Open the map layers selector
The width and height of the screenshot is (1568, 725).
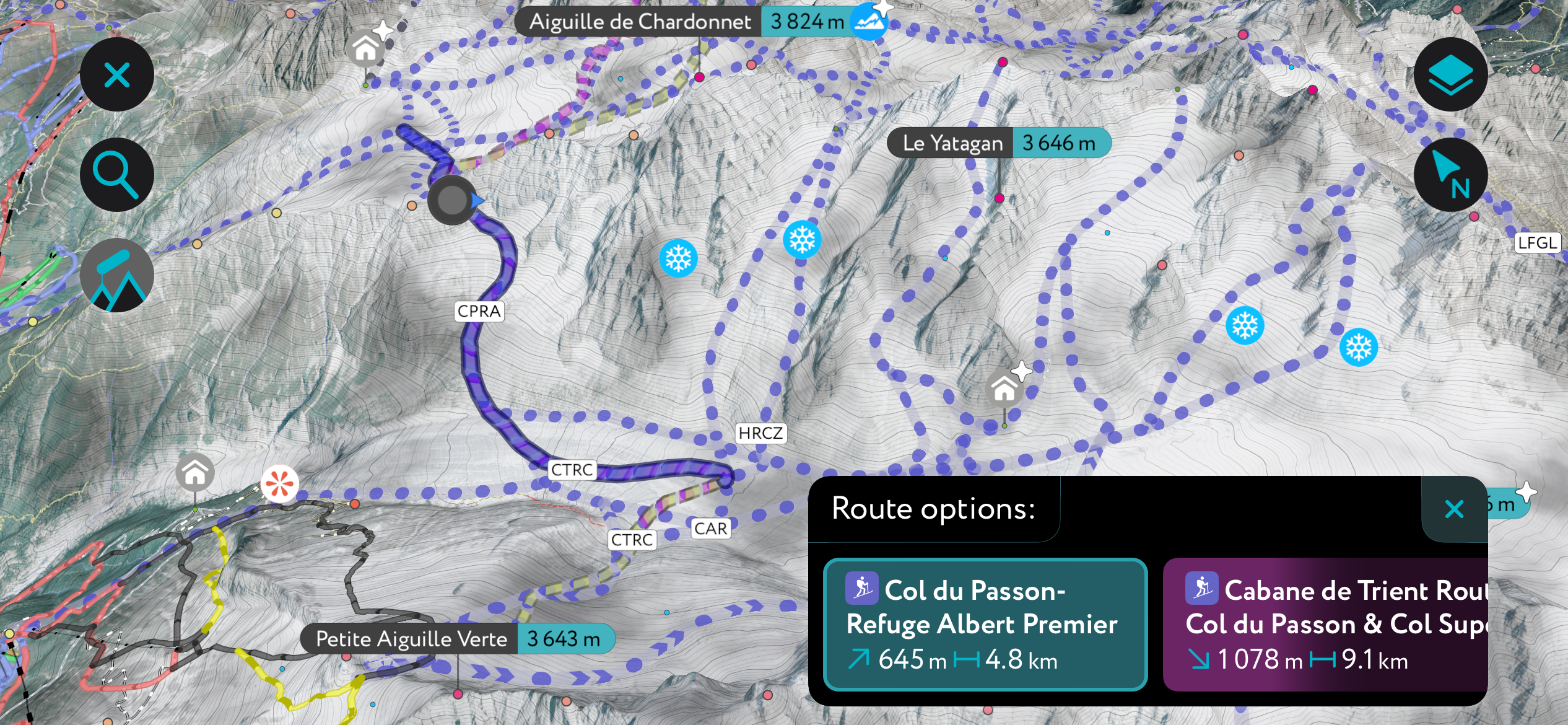click(x=1450, y=74)
